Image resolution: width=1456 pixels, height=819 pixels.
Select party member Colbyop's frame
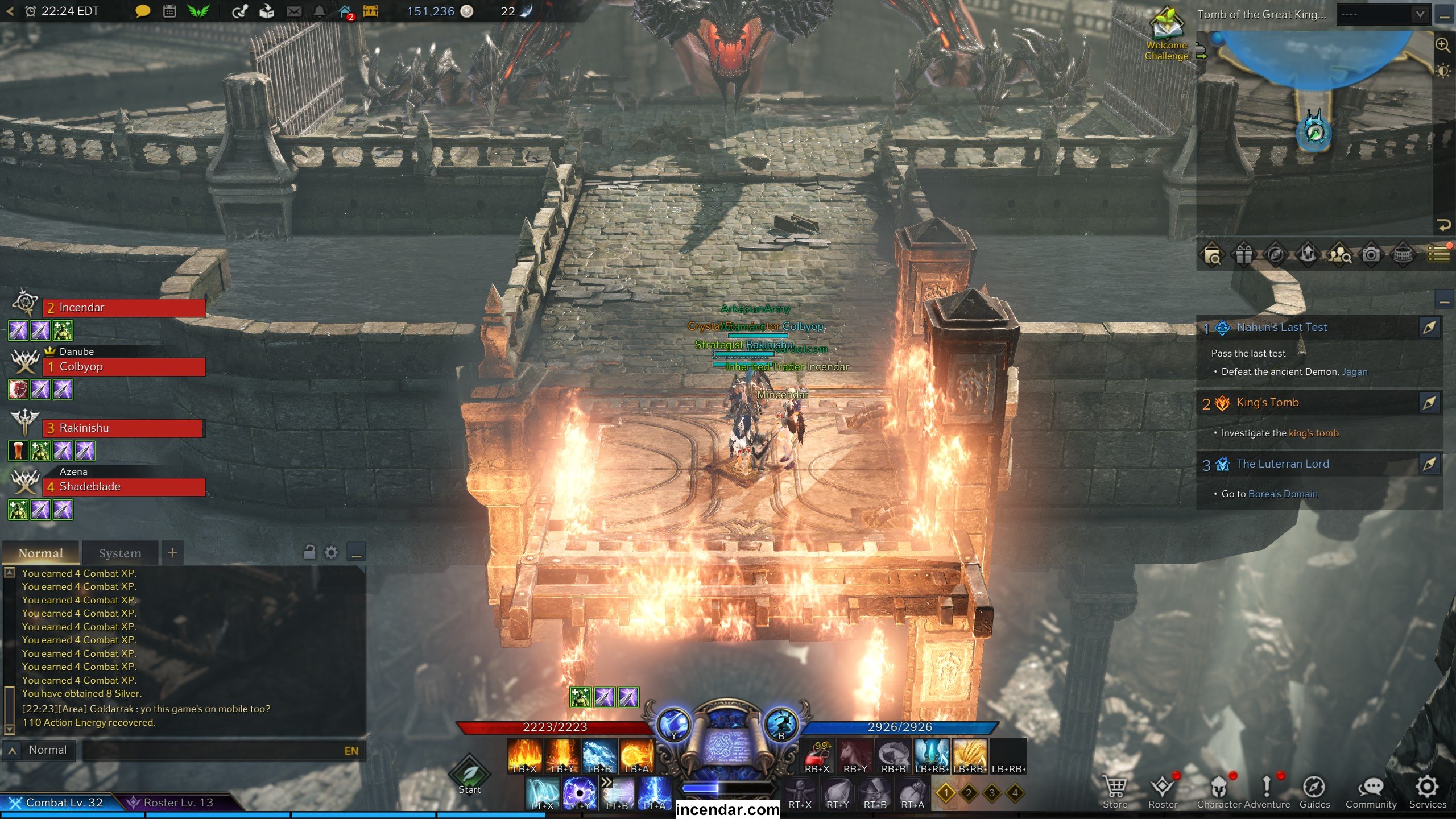(124, 367)
